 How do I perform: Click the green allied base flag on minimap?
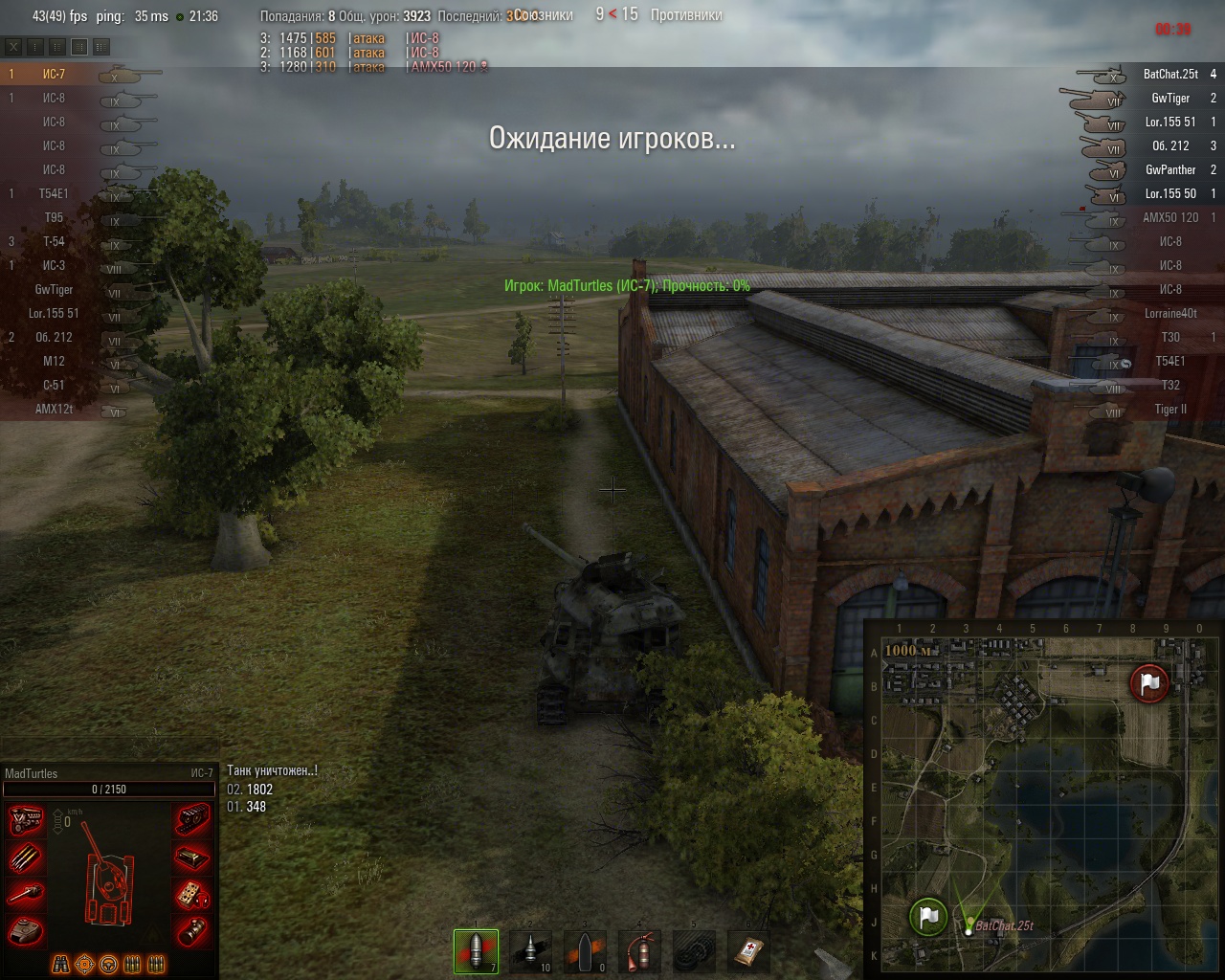[x=927, y=917]
